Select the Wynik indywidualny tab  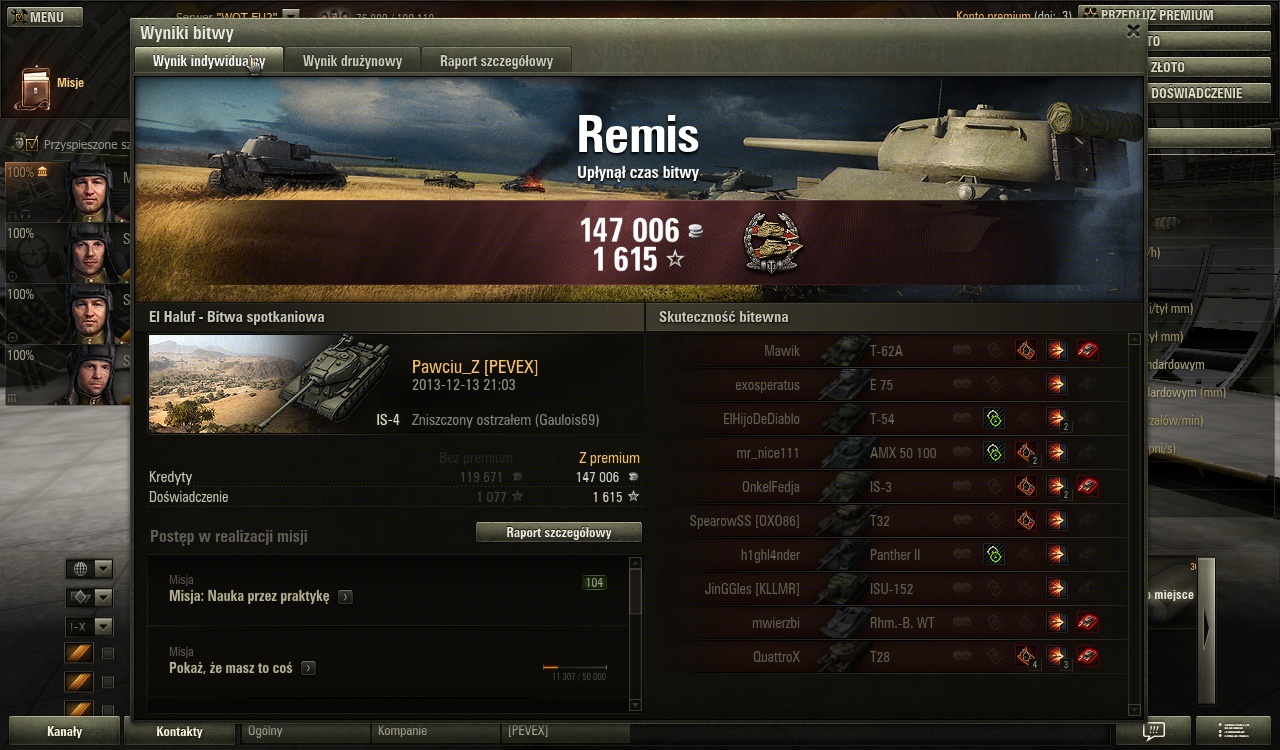[208, 61]
